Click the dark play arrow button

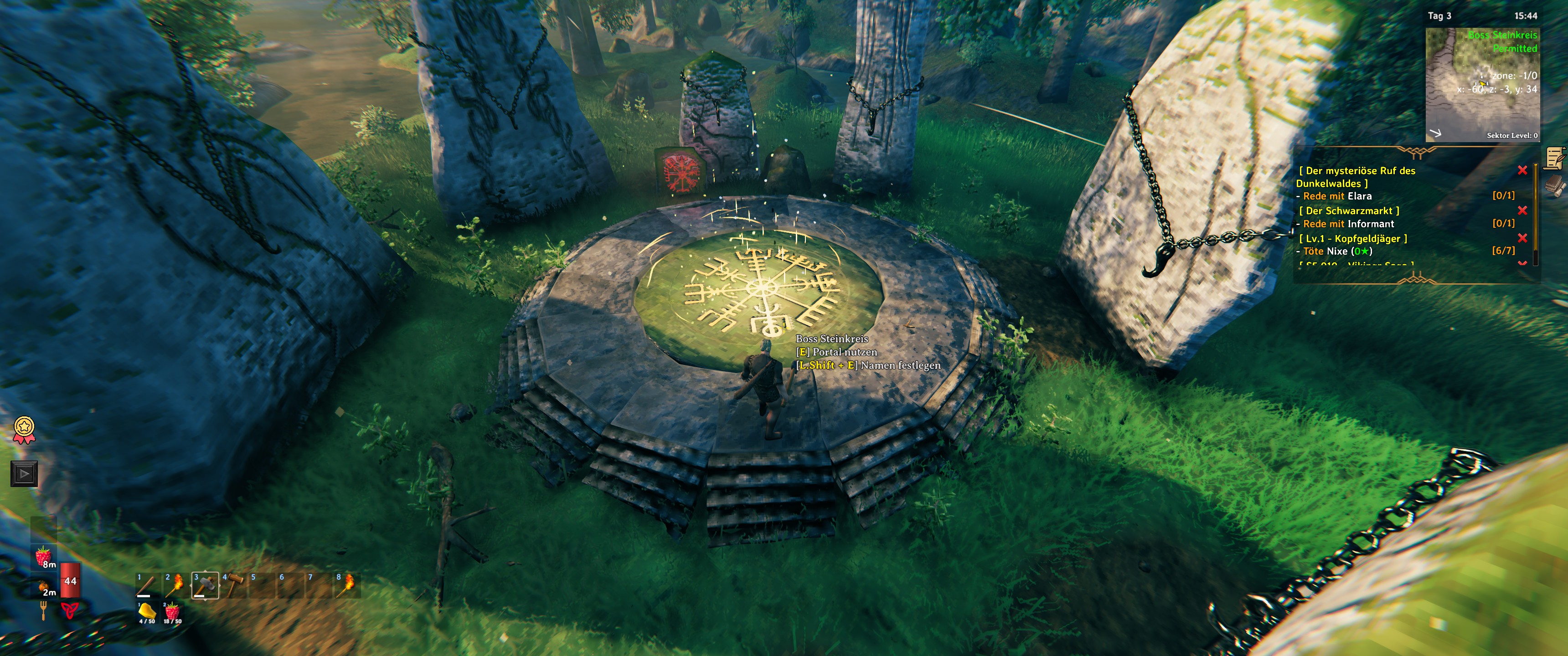point(24,473)
